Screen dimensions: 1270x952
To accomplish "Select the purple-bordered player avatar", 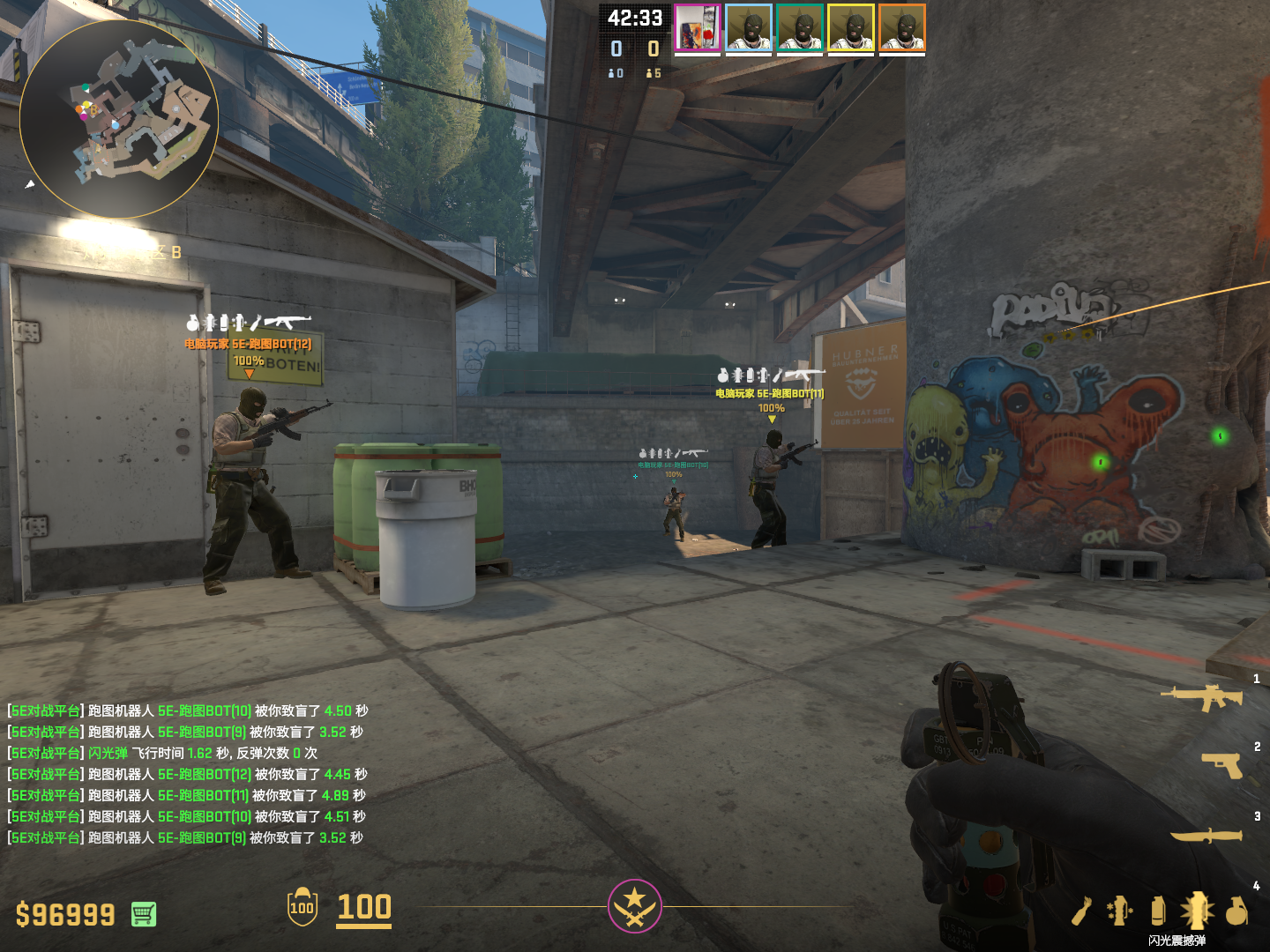I will pyautogui.click(x=698, y=27).
